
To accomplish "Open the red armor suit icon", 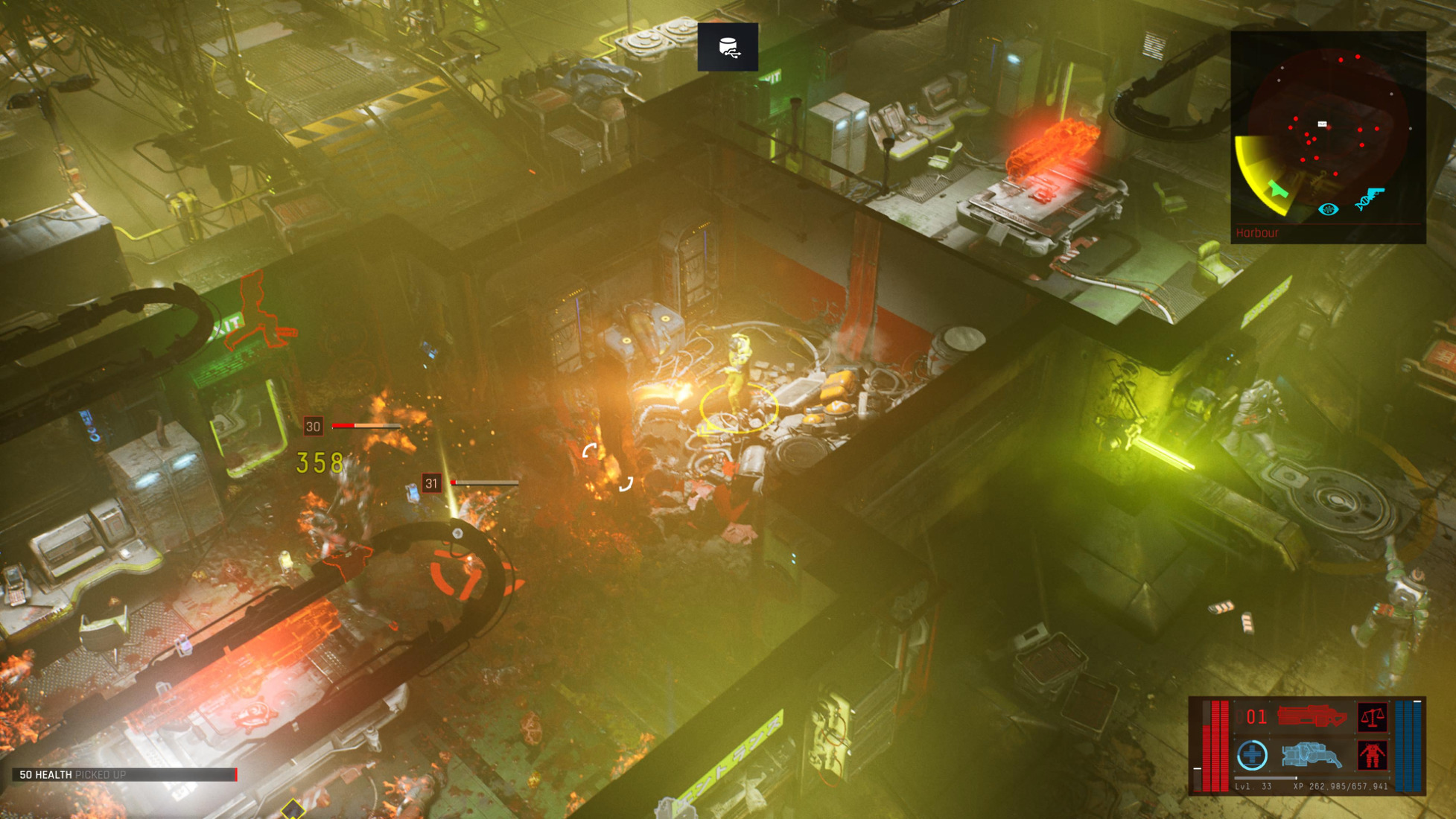I will 1372,756.
